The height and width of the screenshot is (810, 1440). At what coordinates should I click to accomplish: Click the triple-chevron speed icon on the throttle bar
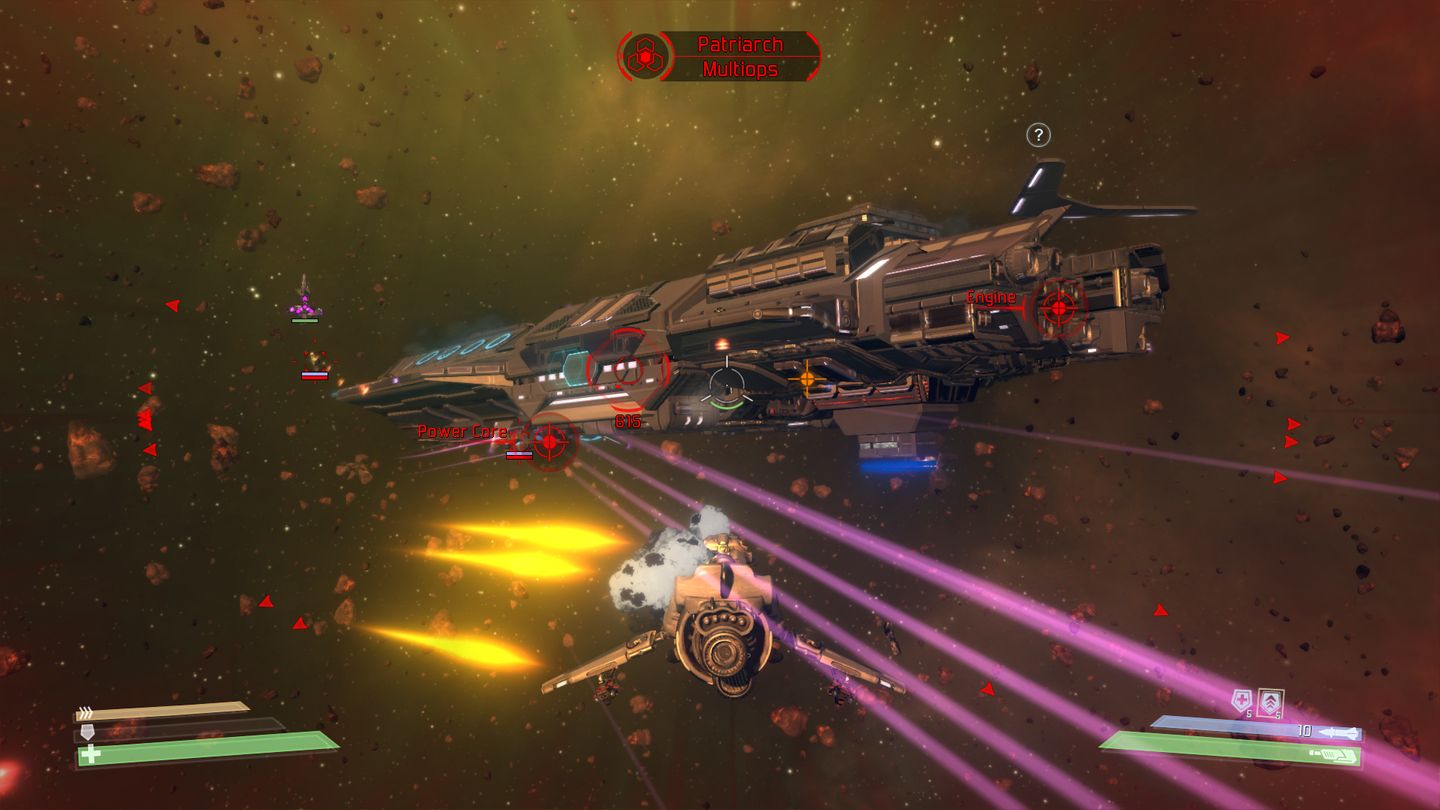click(x=84, y=710)
